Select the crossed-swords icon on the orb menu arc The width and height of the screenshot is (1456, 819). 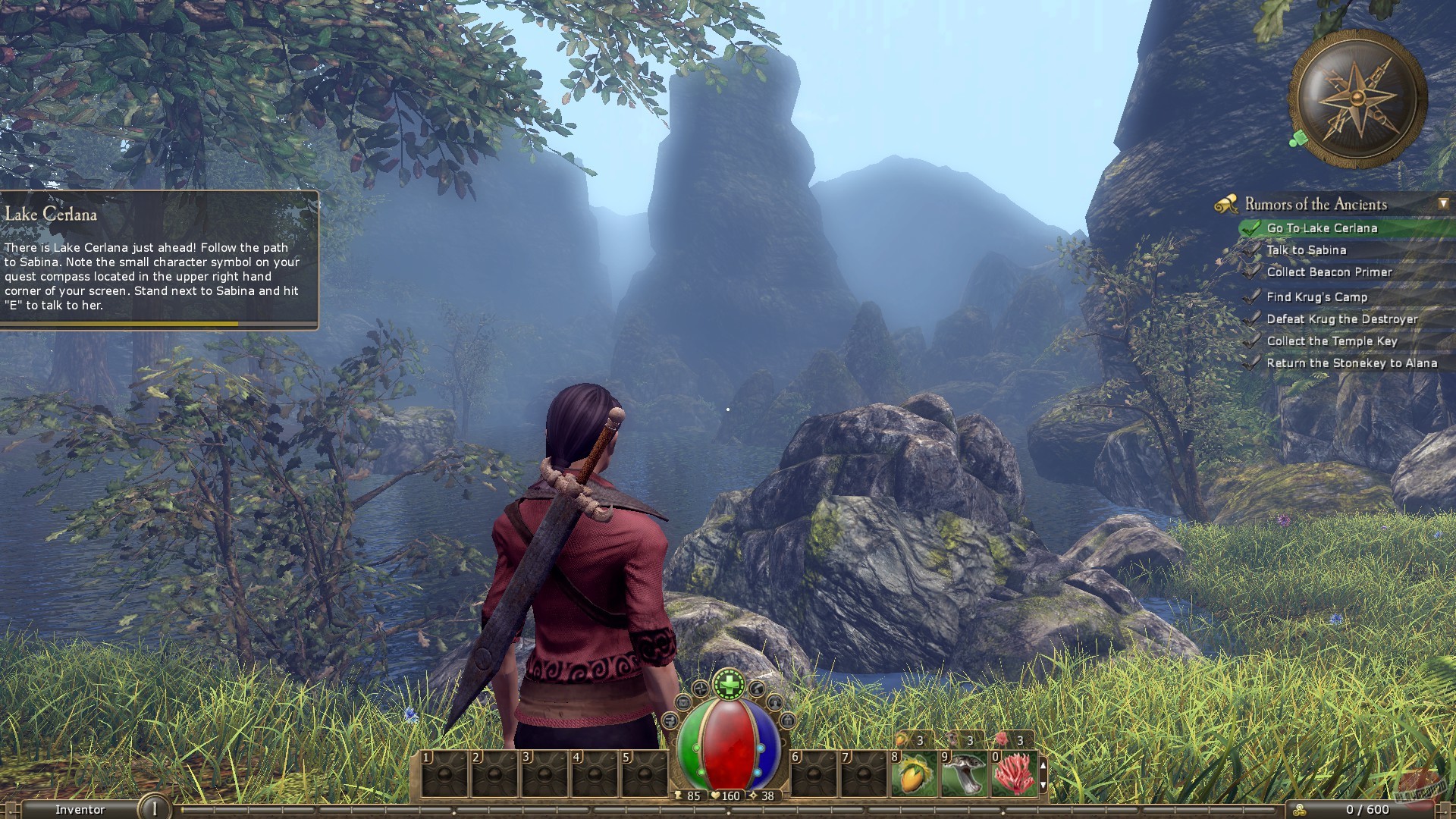coord(701,689)
